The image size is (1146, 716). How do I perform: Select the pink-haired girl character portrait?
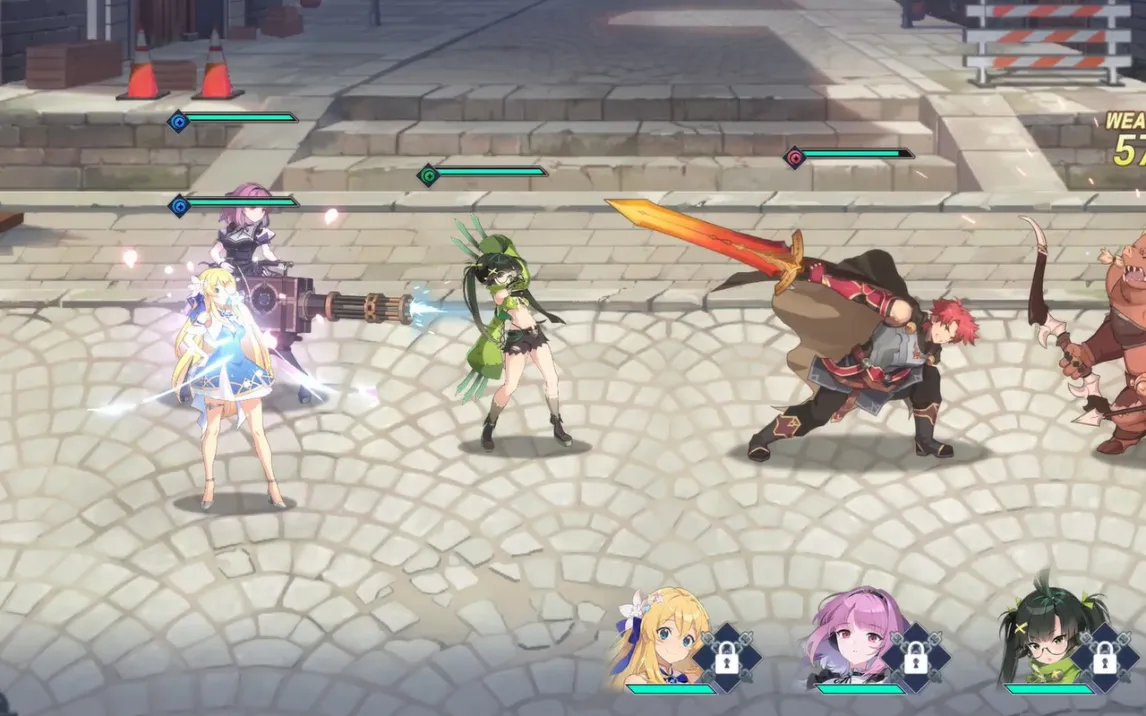coord(850,637)
